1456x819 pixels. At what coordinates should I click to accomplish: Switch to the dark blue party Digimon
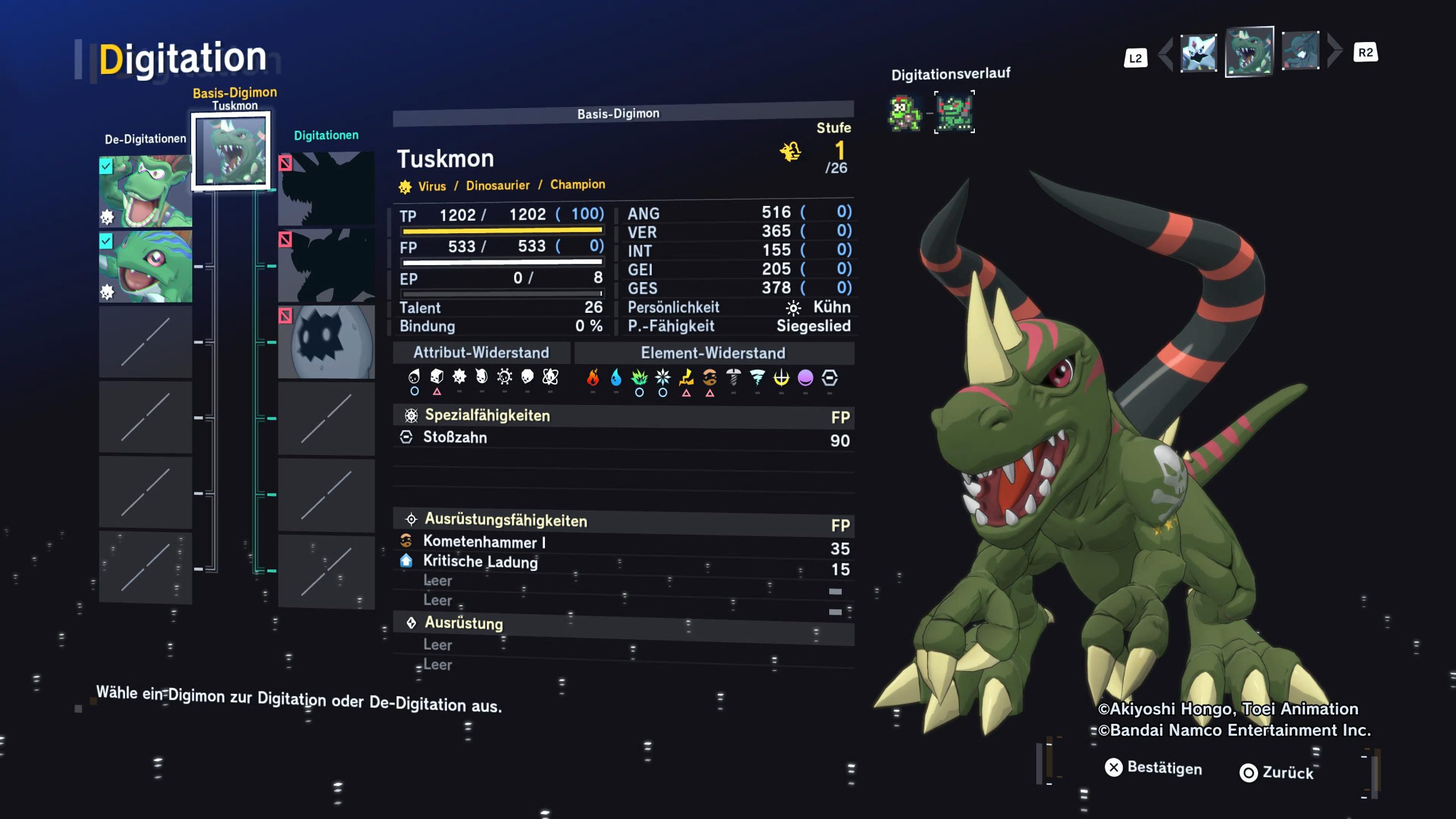[1300, 51]
